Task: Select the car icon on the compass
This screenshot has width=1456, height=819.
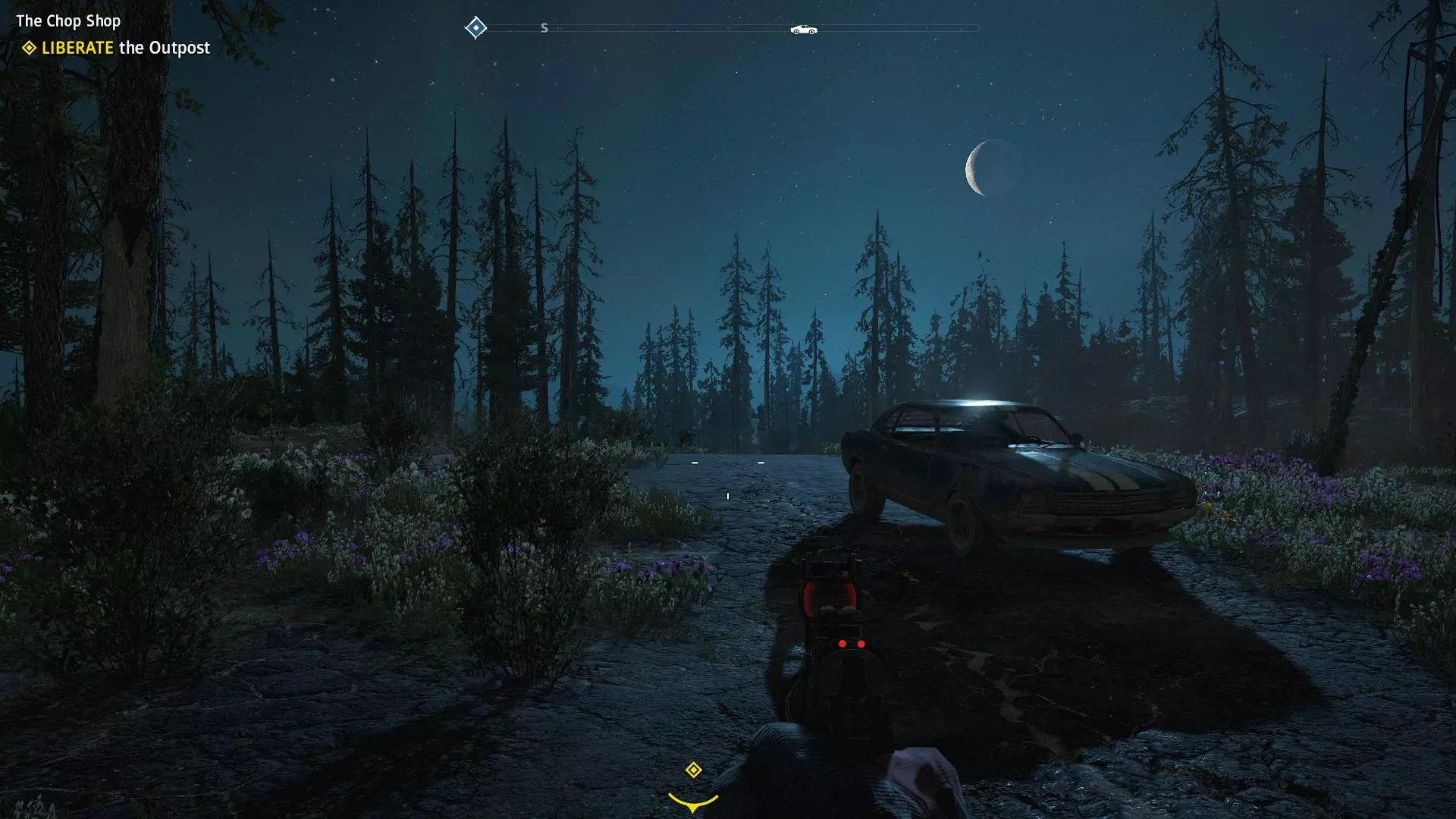Action: (x=803, y=30)
